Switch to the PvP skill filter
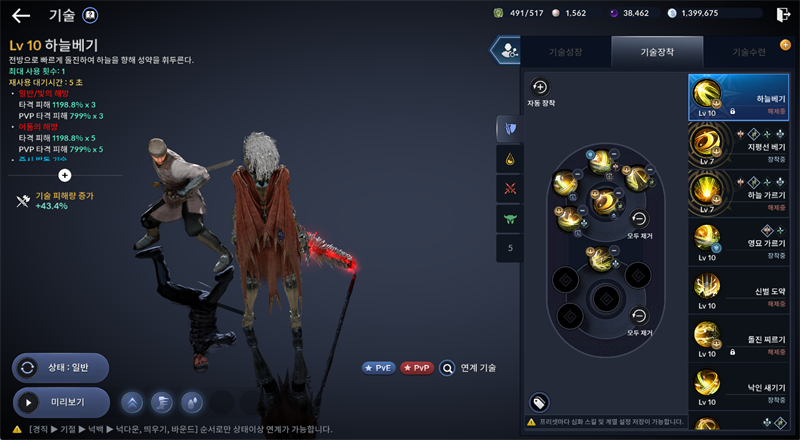The width and height of the screenshot is (800, 440). pos(417,367)
